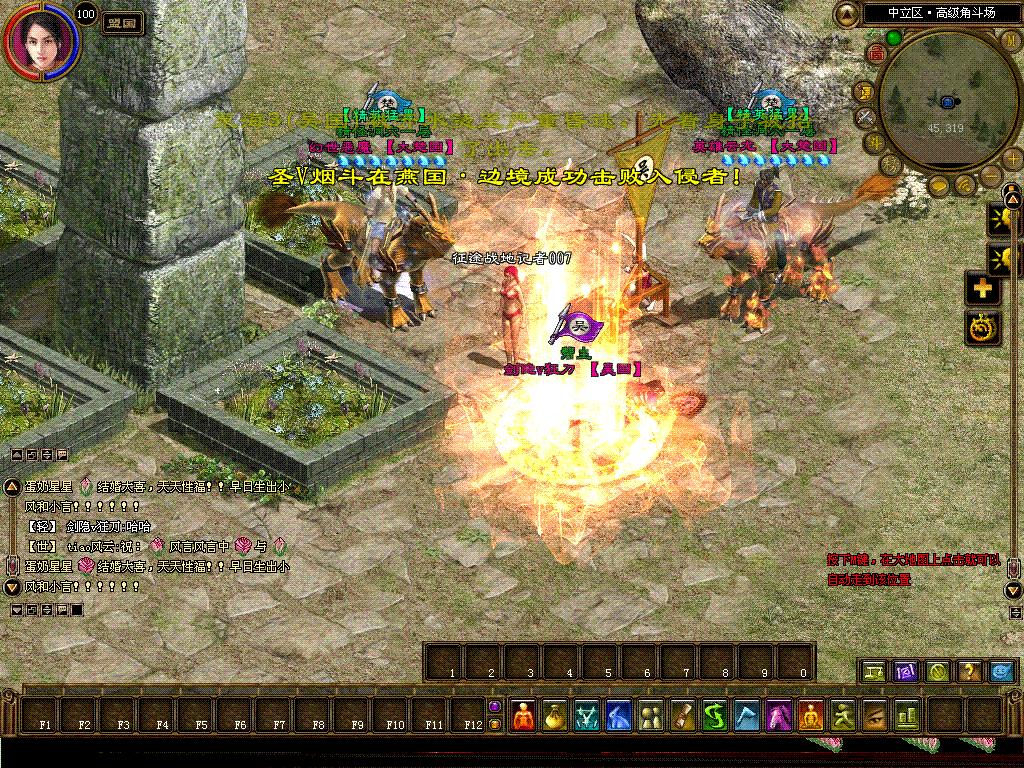This screenshot has height=768, width=1024.
Task: Open the scroll quest icon in toolbar
Action: pos(683,715)
